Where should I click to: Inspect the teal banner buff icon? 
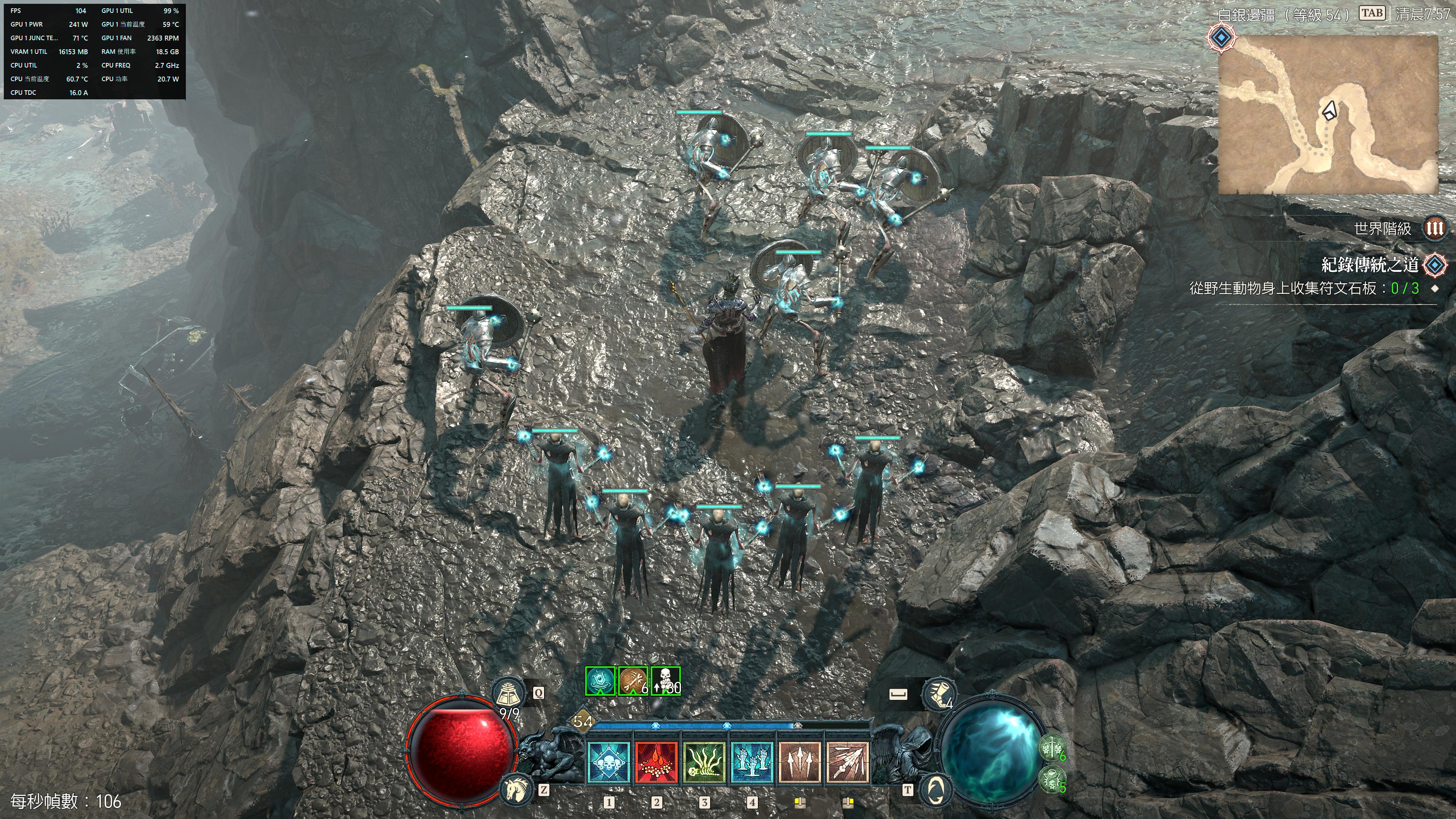point(600,681)
